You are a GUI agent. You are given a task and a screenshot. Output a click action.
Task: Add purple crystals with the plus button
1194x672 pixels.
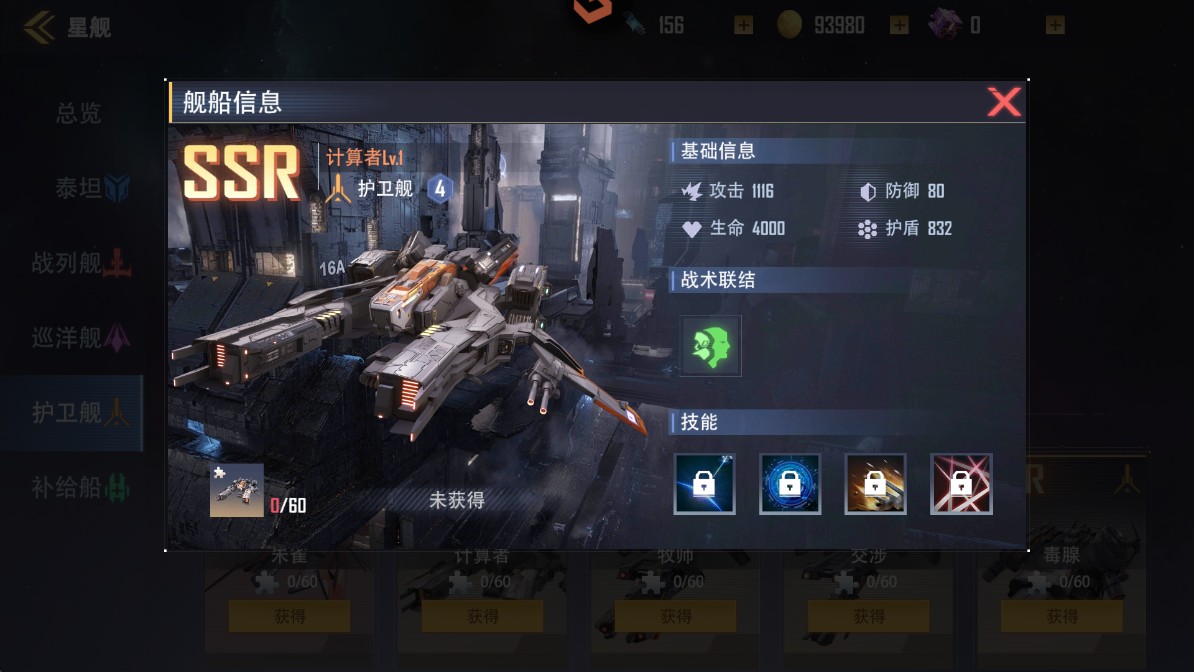tap(1055, 25)
